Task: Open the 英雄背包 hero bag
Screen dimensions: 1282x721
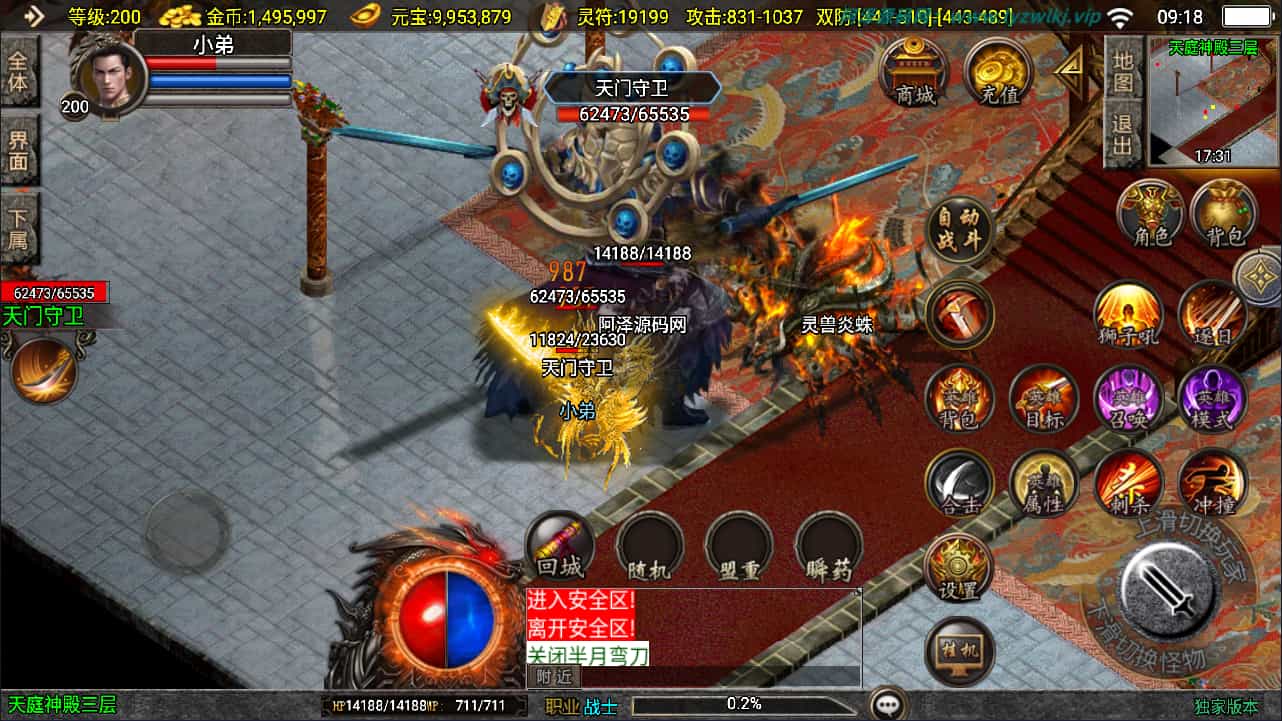Action: tap(959, 398)
